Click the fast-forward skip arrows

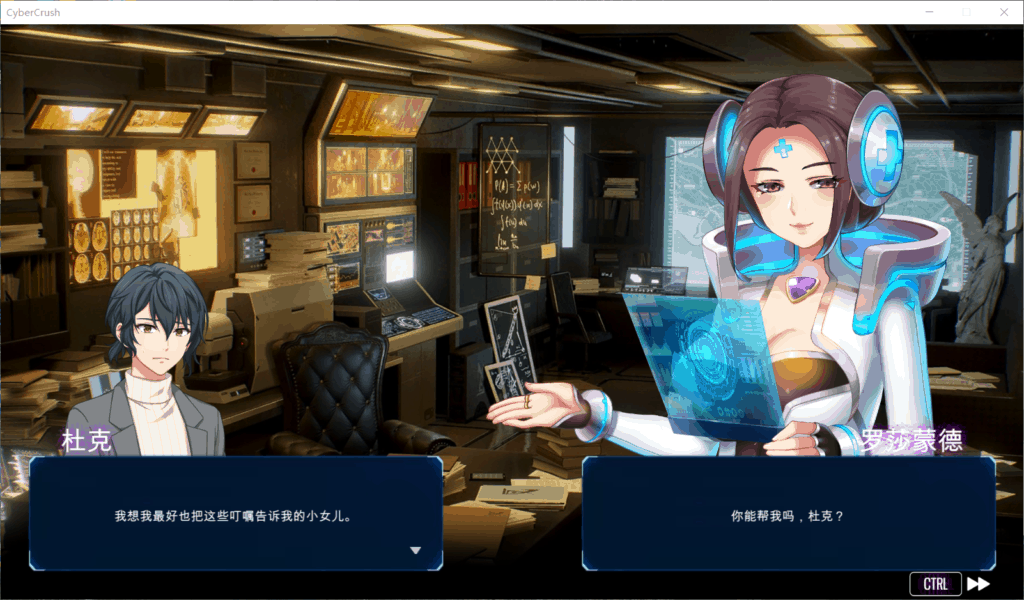979,584
